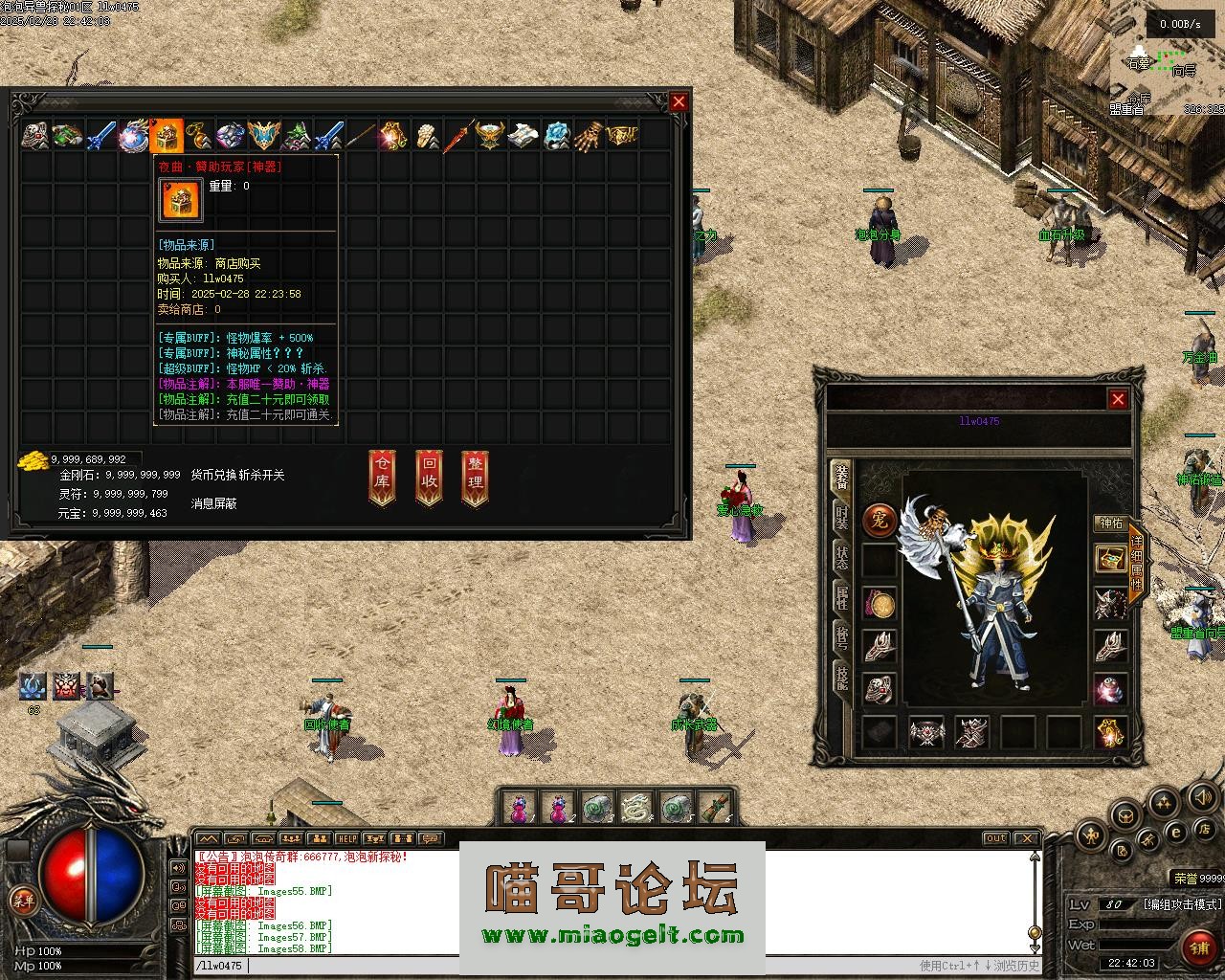The height and width of the screenshot is (980, 1225).
Task: Open the 状态 status tab
Action: click(841, 559)
